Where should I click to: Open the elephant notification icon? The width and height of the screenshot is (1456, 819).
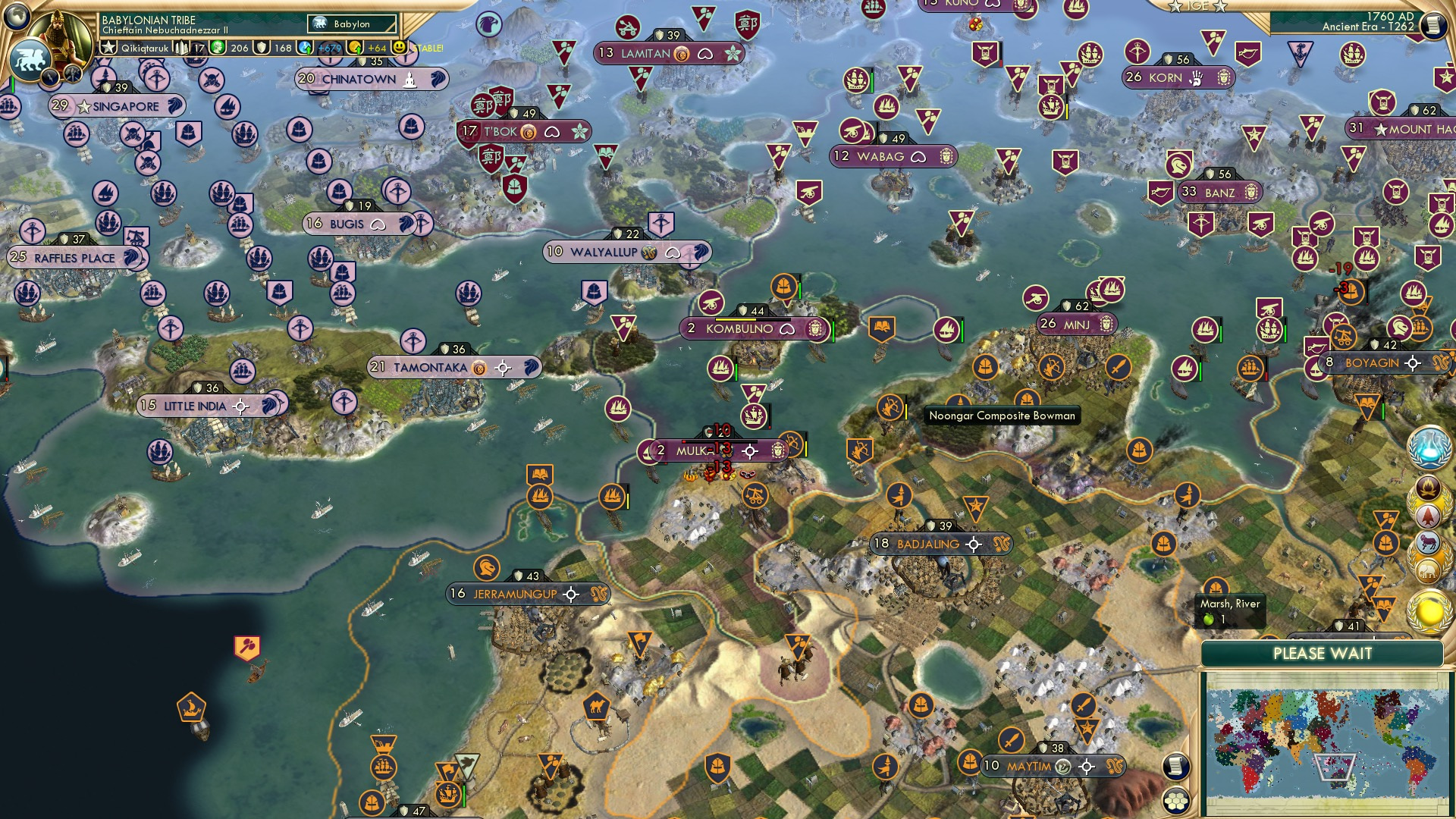(1429, 569)
